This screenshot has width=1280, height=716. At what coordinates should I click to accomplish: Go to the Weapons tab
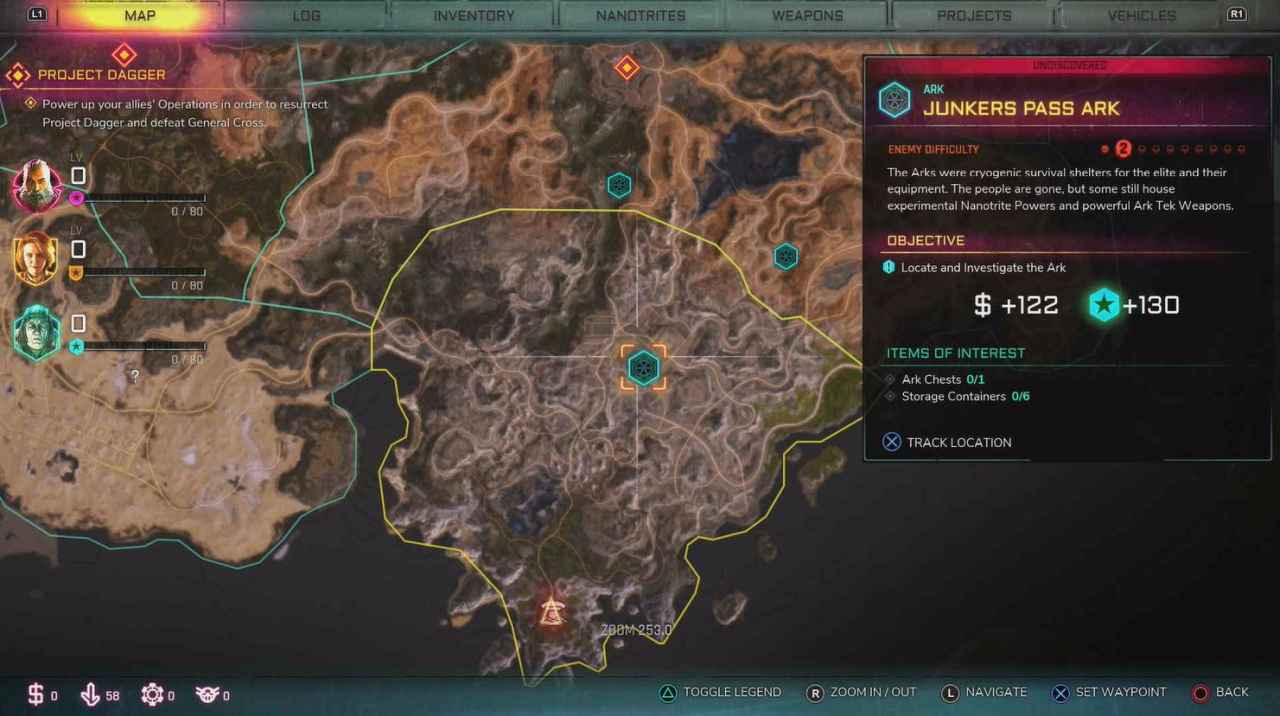[x=807, y=16]
